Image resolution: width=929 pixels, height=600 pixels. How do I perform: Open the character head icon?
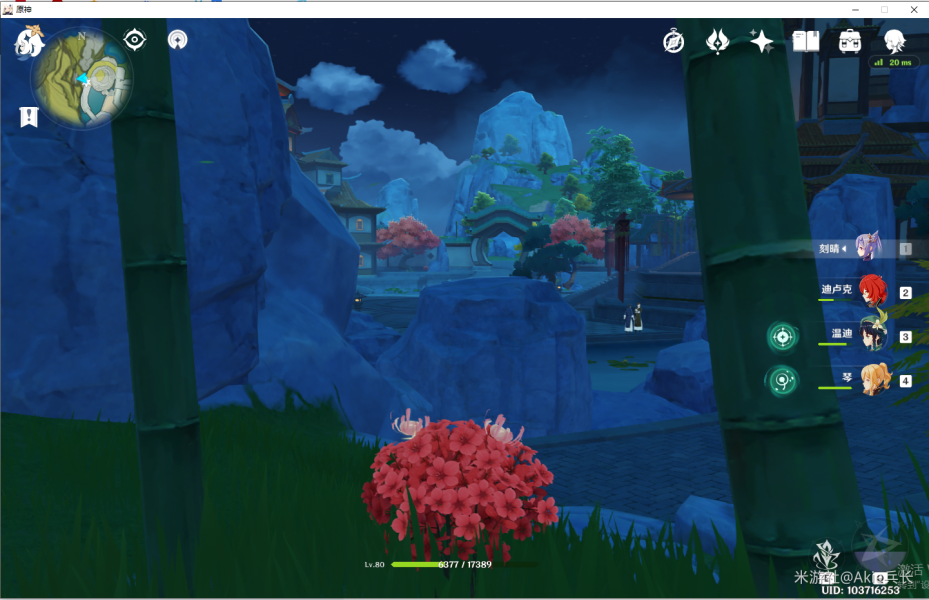click(x=894, y=41)
